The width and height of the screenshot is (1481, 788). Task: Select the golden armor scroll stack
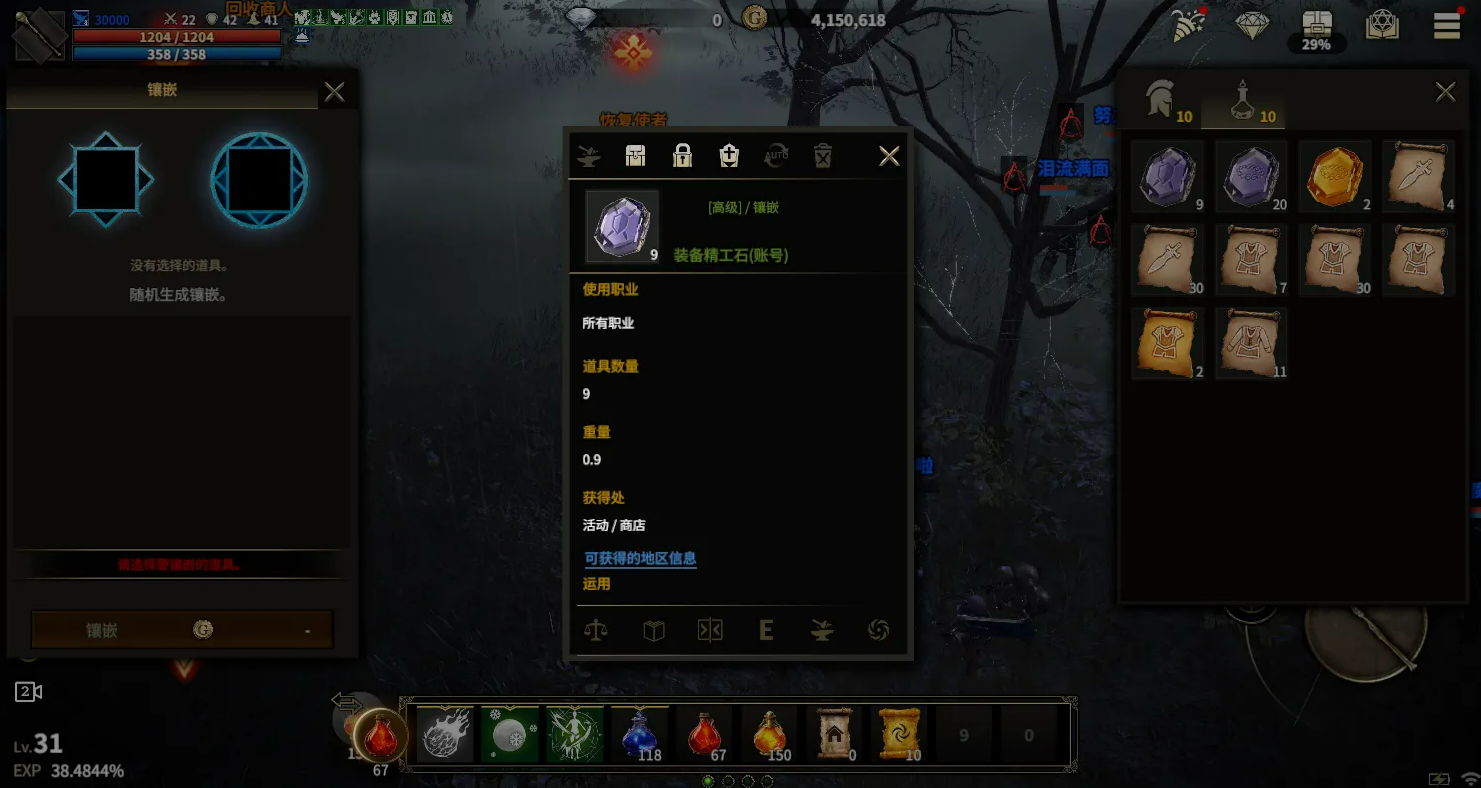click(1167, 343)
